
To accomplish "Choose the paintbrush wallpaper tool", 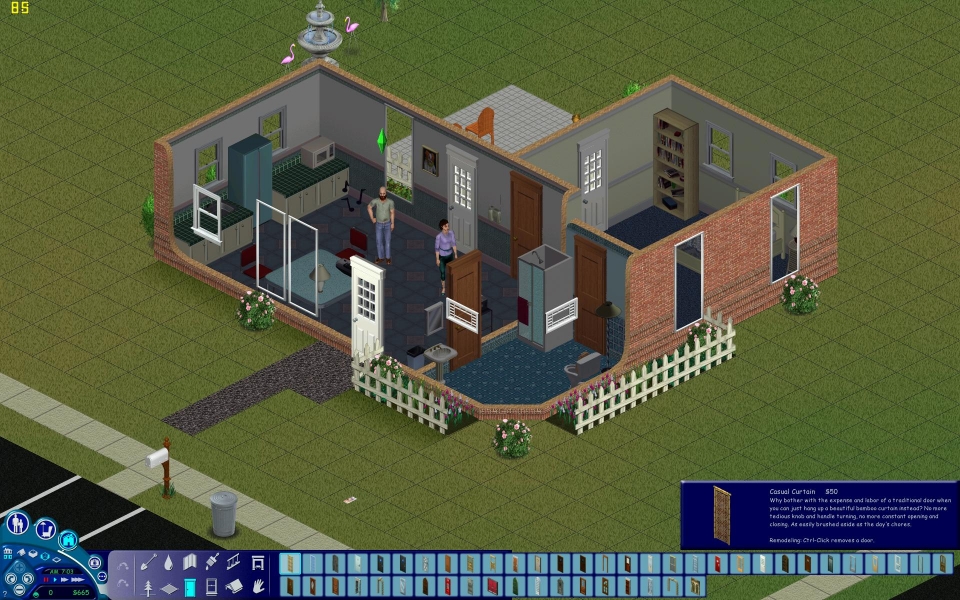I will coord(212,563).
